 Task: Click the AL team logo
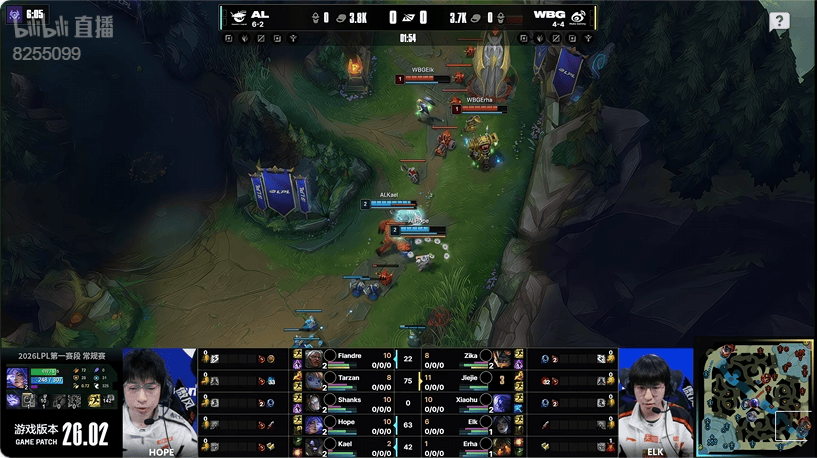238,16
